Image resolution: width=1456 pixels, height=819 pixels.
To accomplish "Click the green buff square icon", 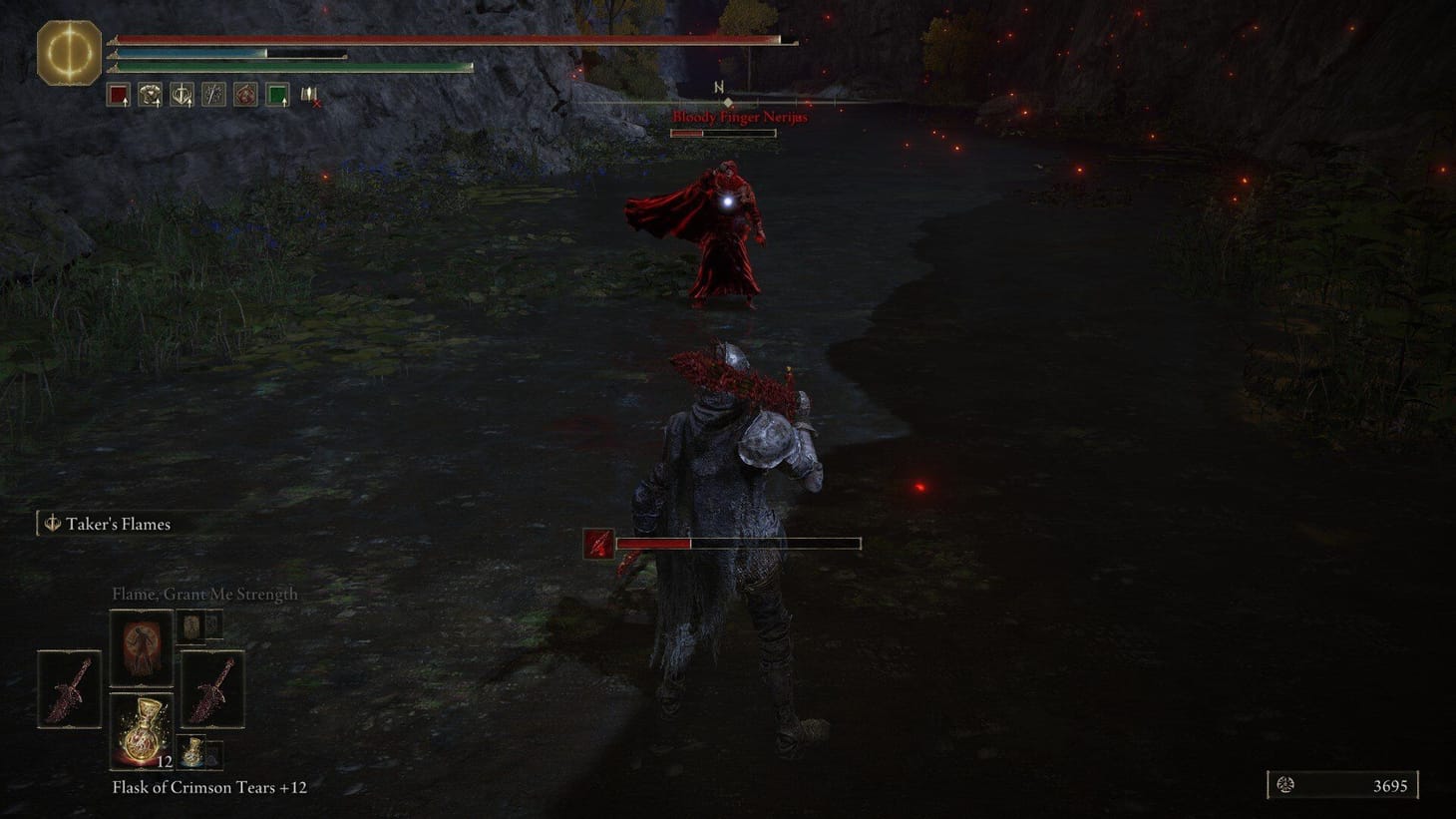I will 278,93.
